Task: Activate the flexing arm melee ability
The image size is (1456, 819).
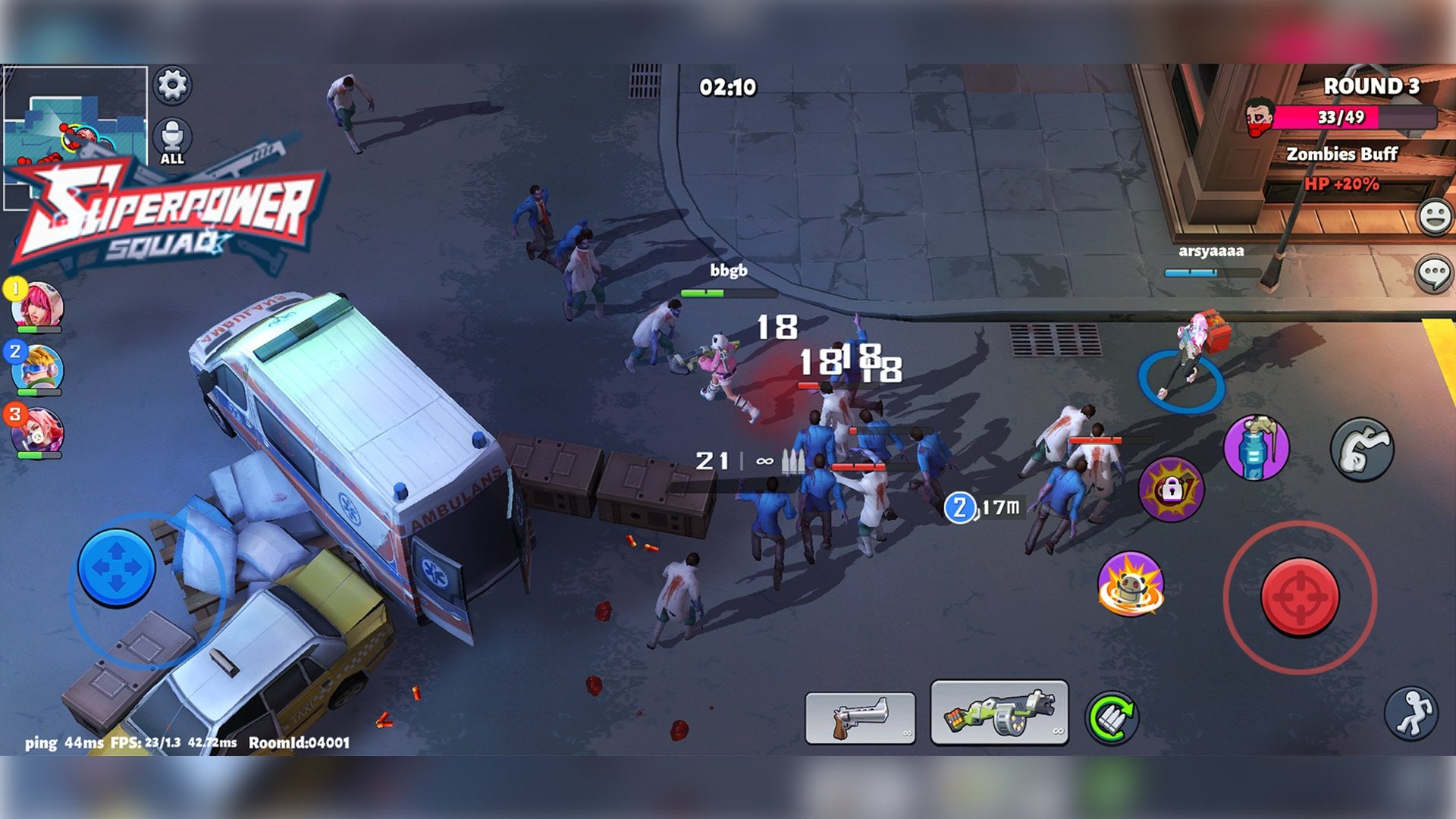Action: click(x=1362, y=449)
